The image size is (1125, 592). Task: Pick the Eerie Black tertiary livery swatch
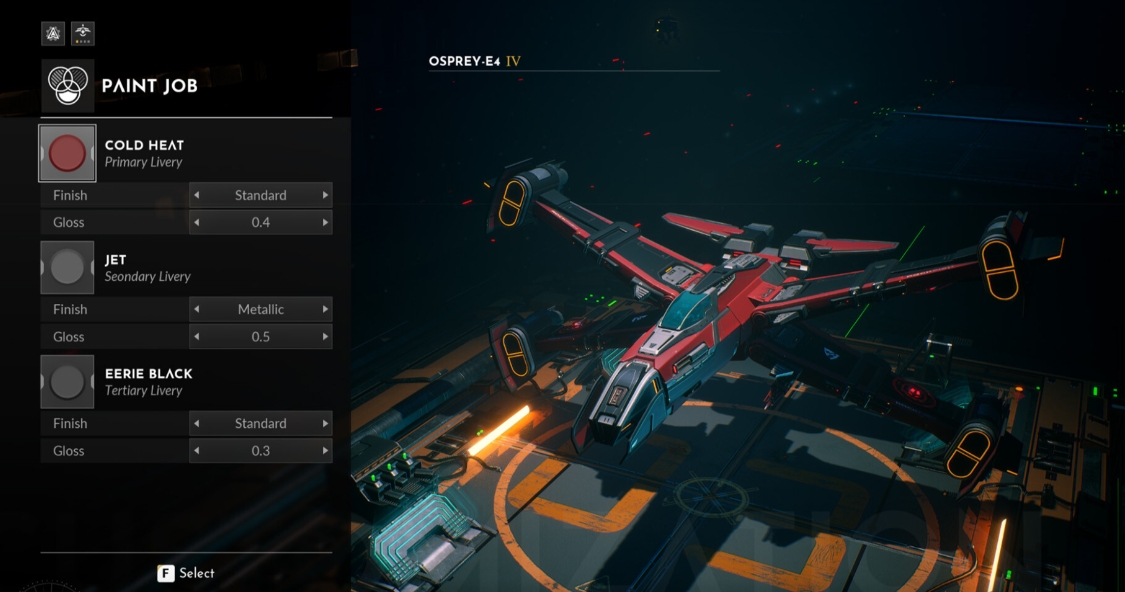[x=67, y=381]
